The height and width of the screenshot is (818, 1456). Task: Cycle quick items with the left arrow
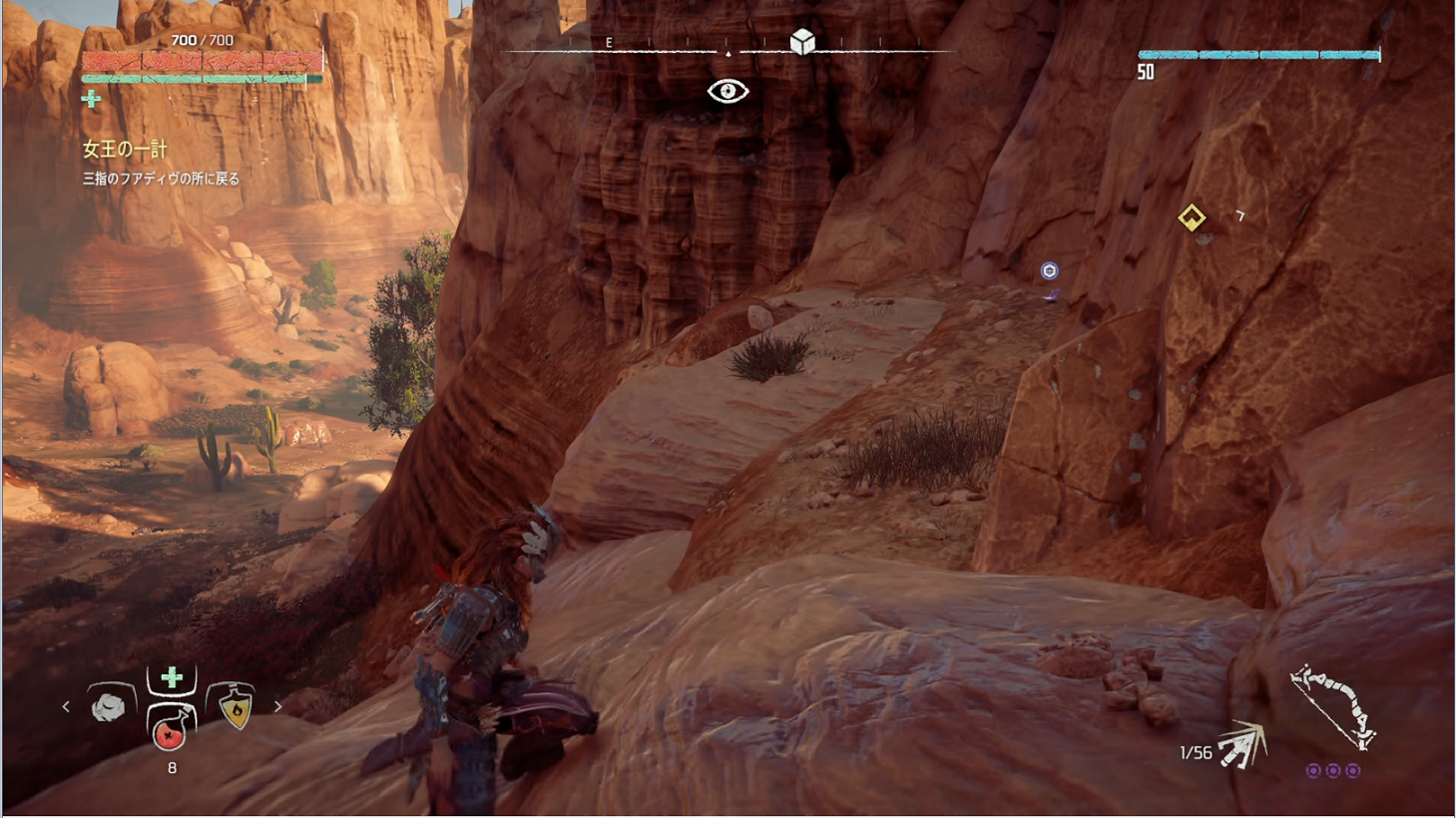coord(66,706)
